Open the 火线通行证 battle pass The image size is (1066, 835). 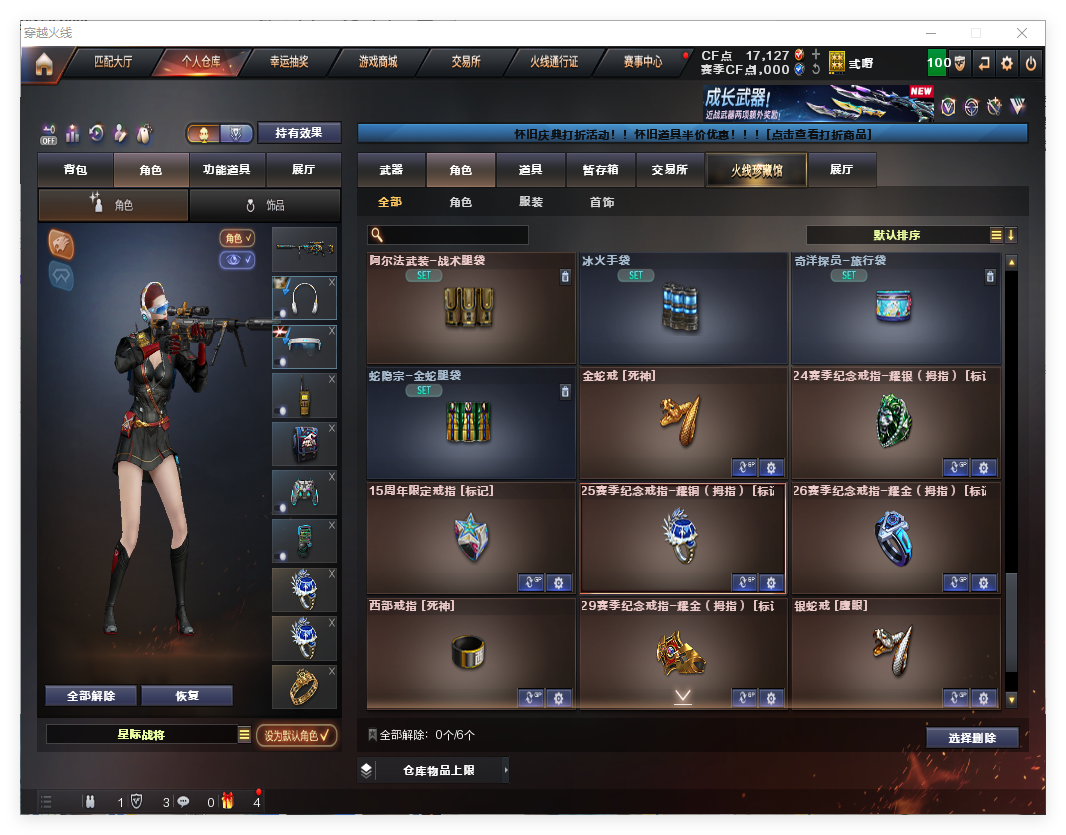pyautogui.click(x=554, y=62)
